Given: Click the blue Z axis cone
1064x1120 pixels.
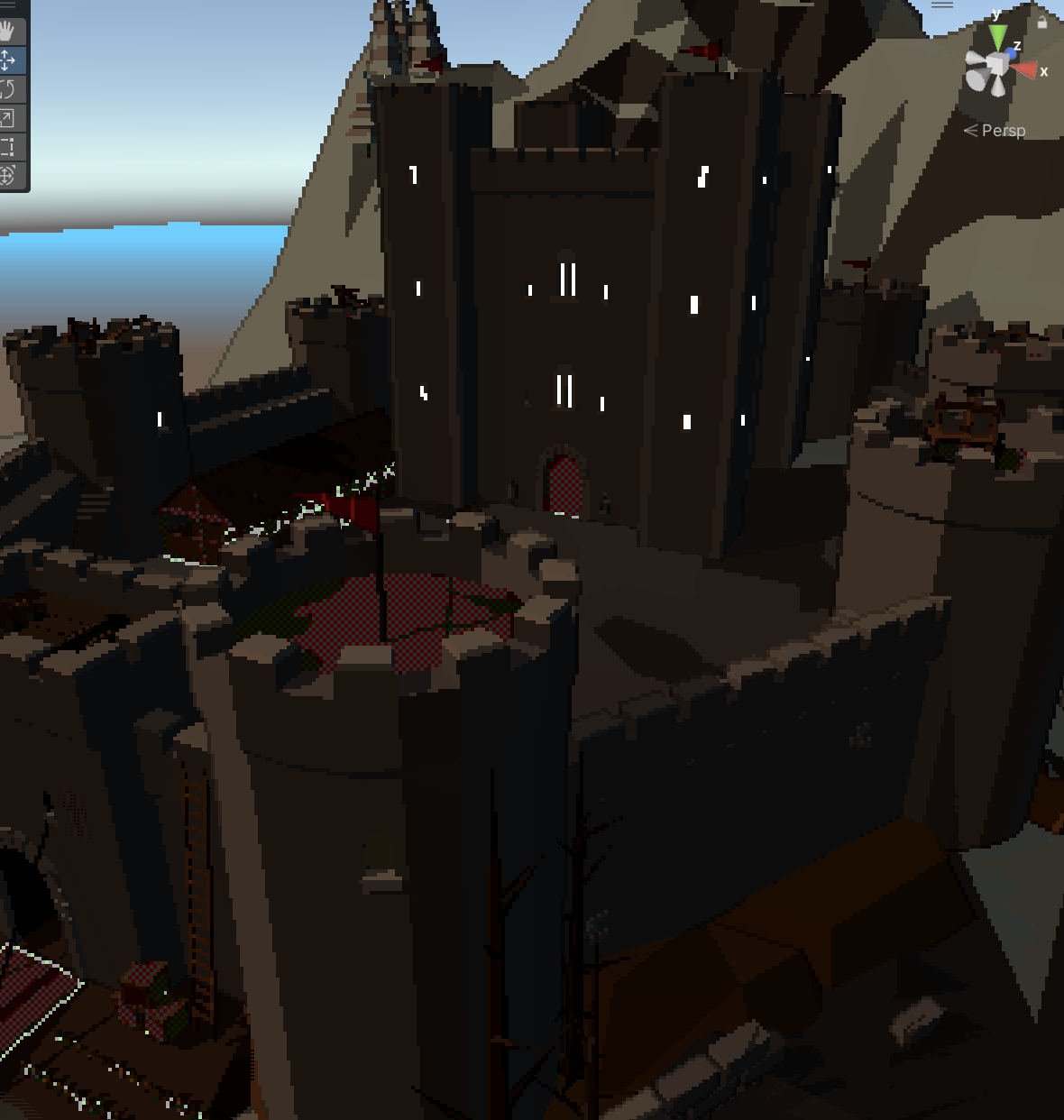Looking at the screenshot, I should click(1011, 54).
